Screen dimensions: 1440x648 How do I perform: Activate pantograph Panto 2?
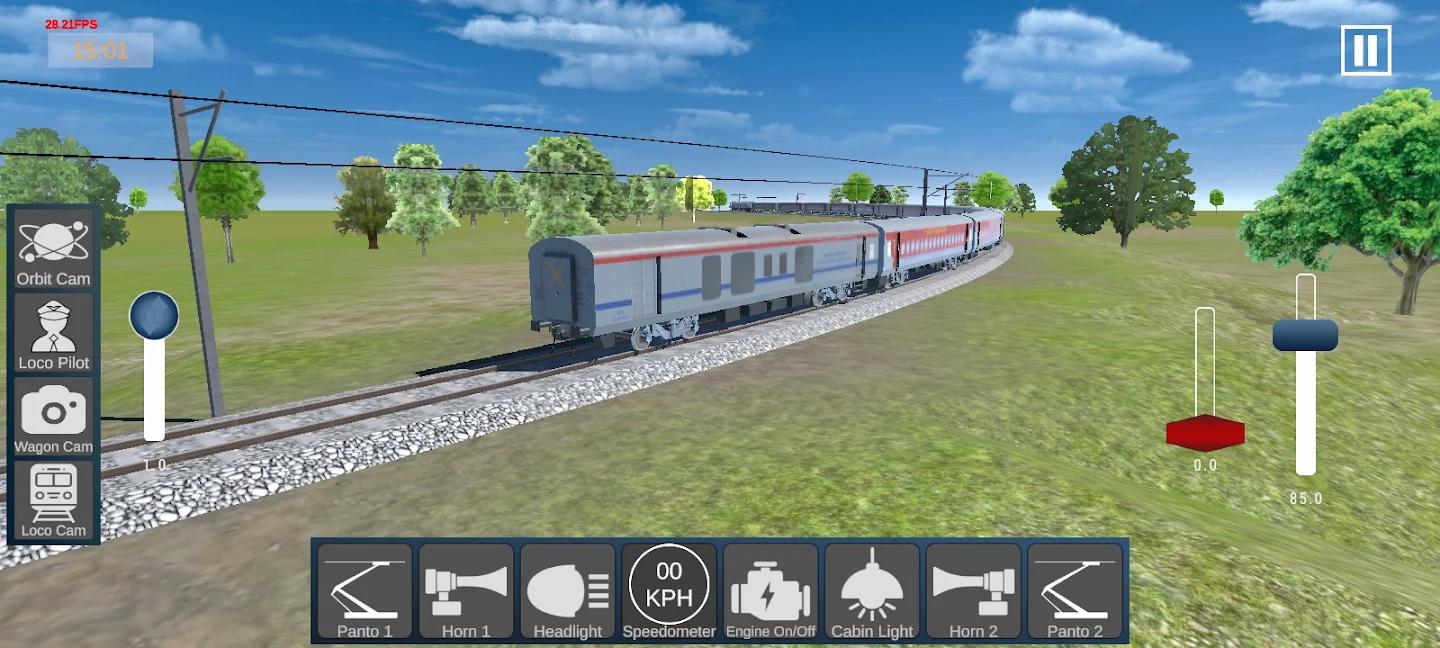click(1075, 592)
